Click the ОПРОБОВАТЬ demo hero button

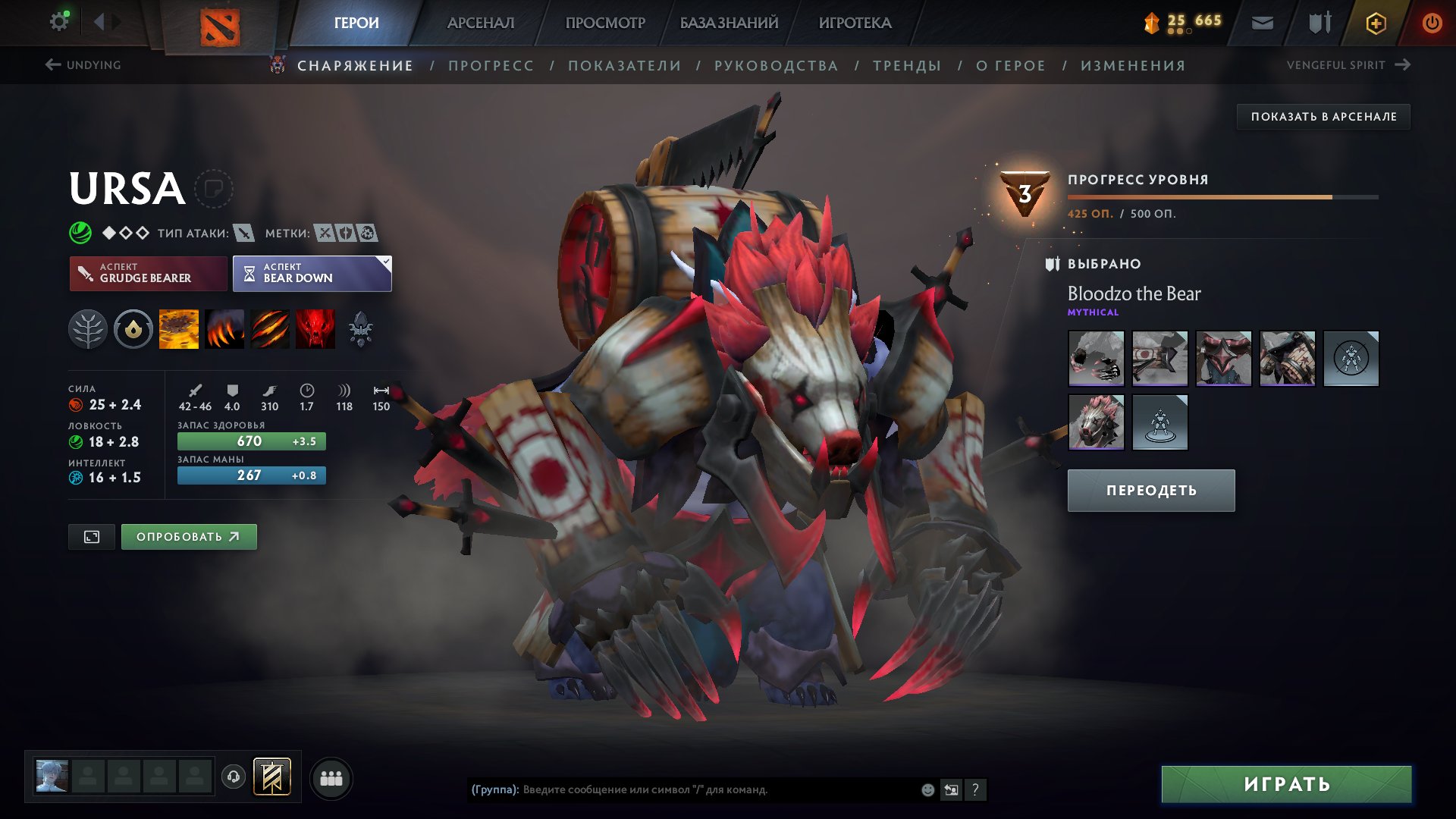point(189,537)
